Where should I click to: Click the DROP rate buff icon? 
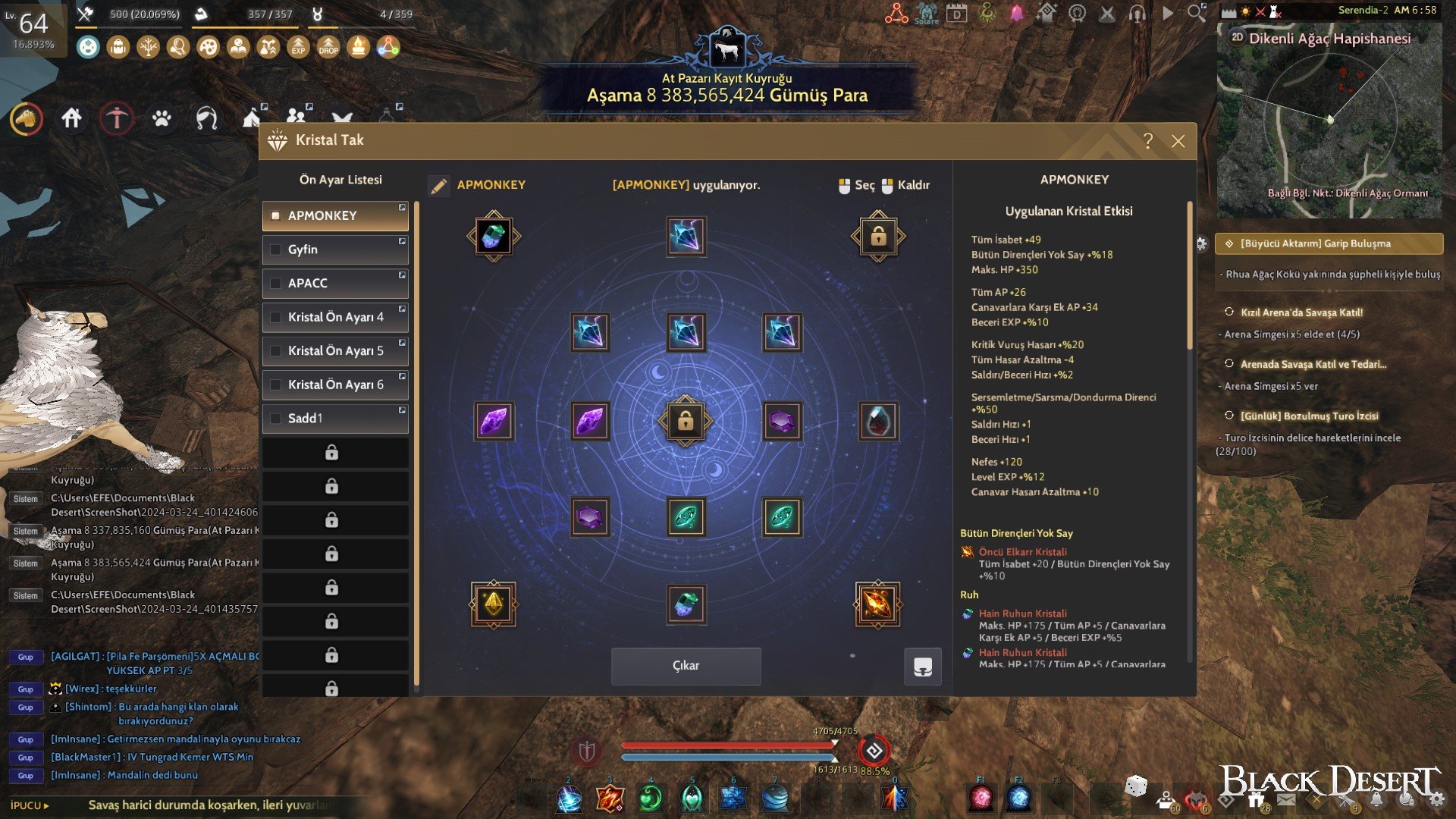tap(328, 47)
